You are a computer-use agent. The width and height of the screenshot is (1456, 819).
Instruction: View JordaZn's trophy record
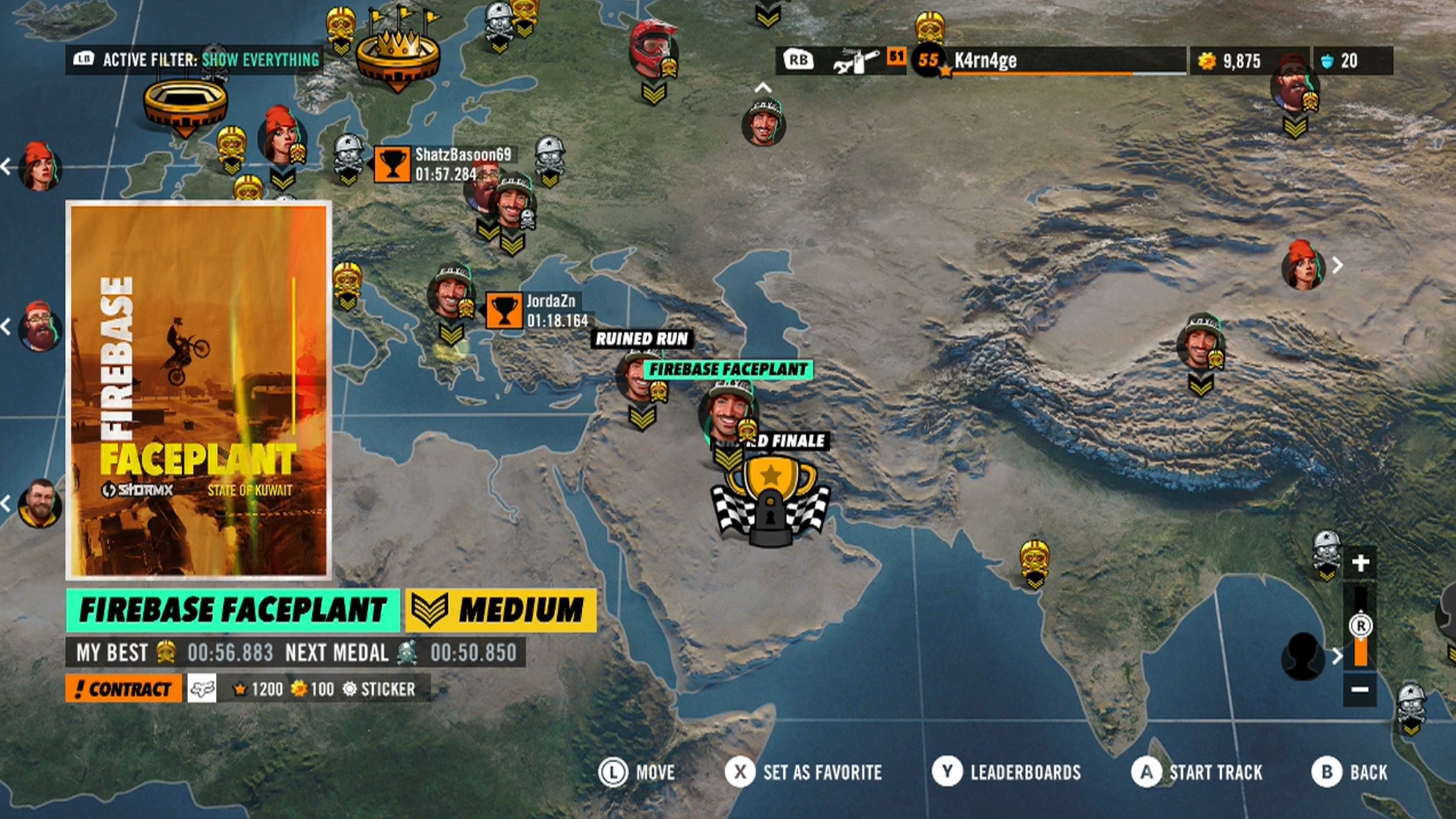click(504, 310)
